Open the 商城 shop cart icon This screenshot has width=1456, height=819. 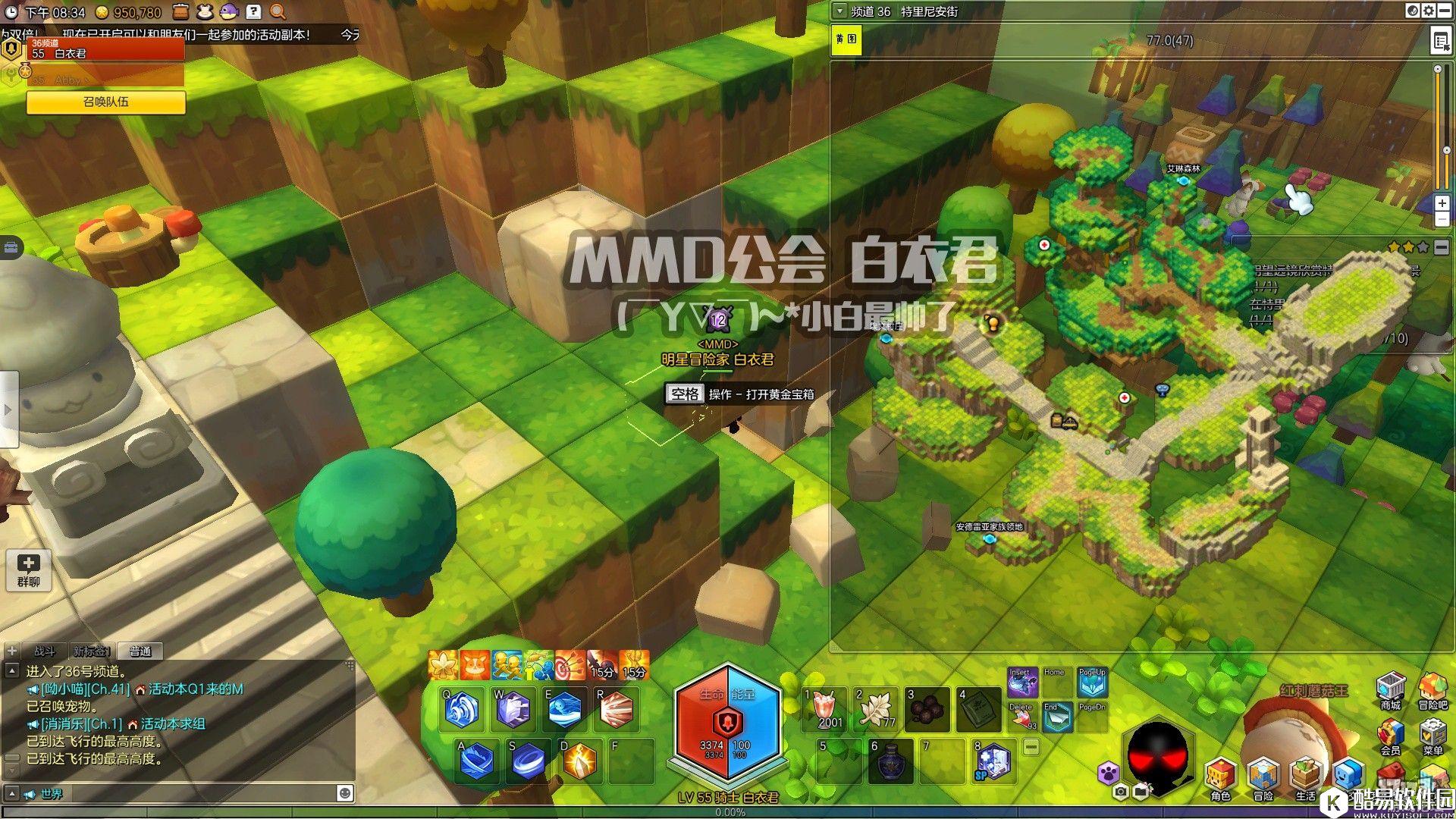[x=1390, y=689]
